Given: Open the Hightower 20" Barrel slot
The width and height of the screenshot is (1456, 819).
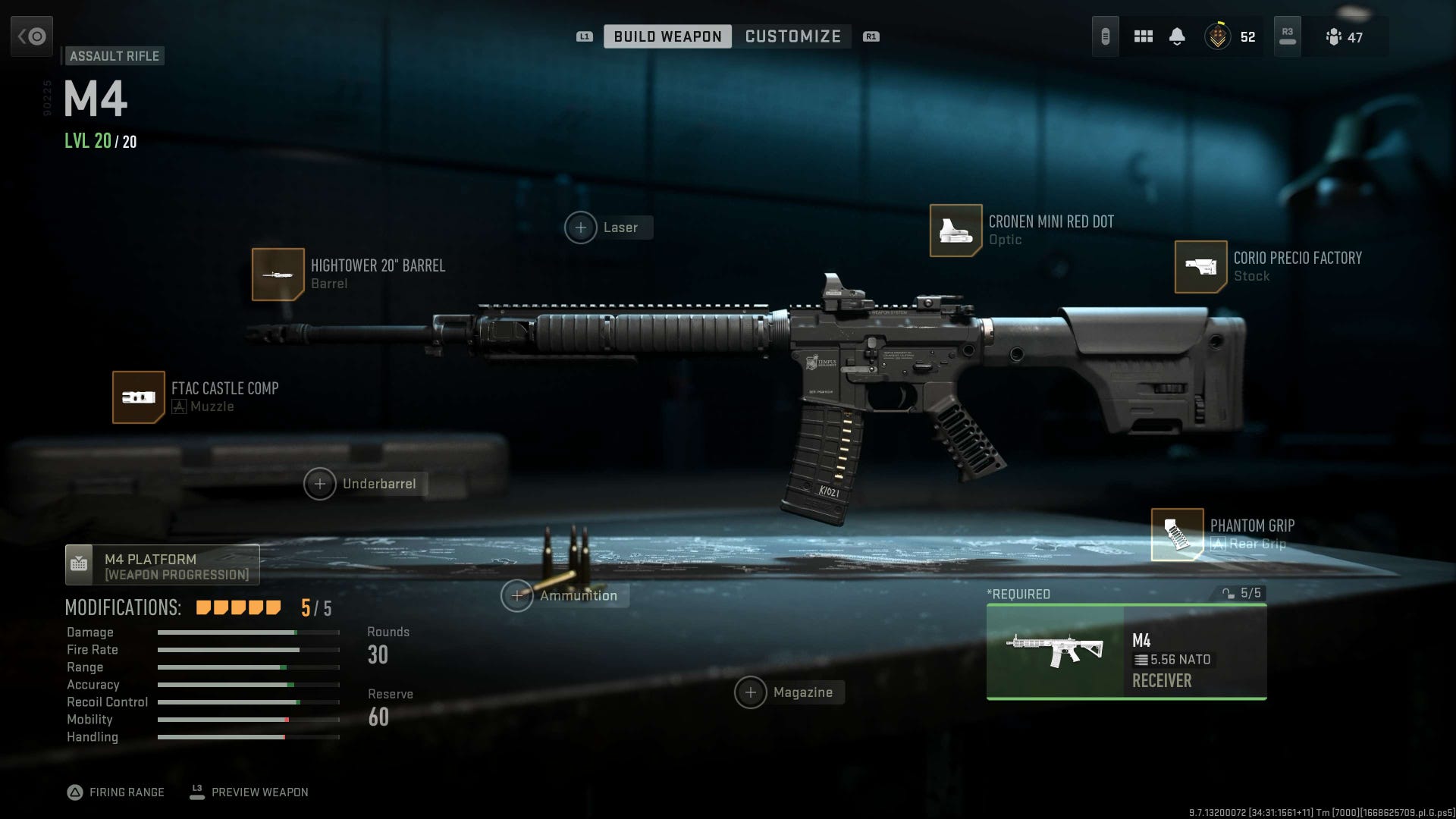Looking at the screenshot, I should 278,275.
